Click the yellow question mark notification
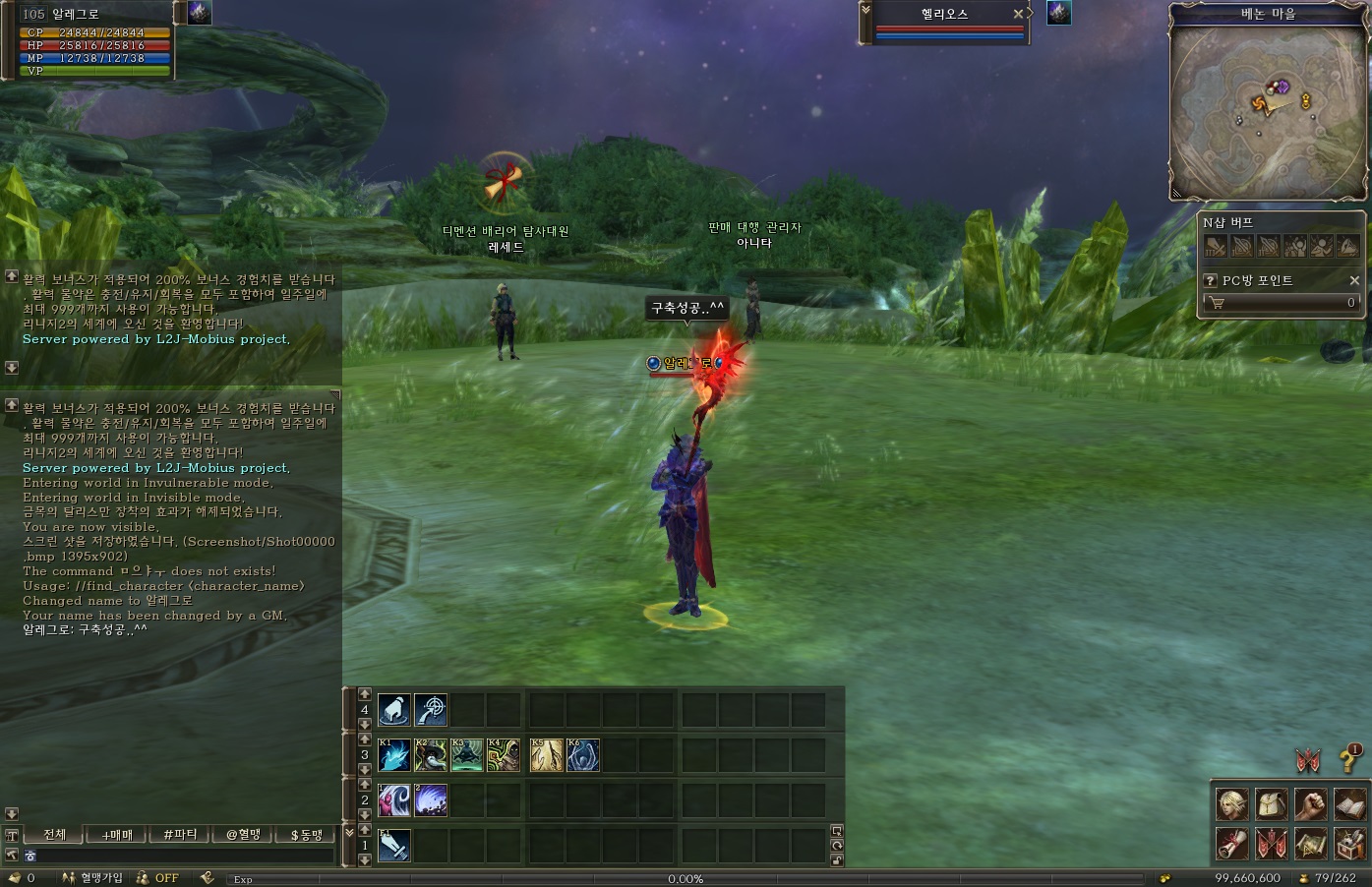Image resolution: width=1372 pixels, height=887 pixels. coord(1348,759)
